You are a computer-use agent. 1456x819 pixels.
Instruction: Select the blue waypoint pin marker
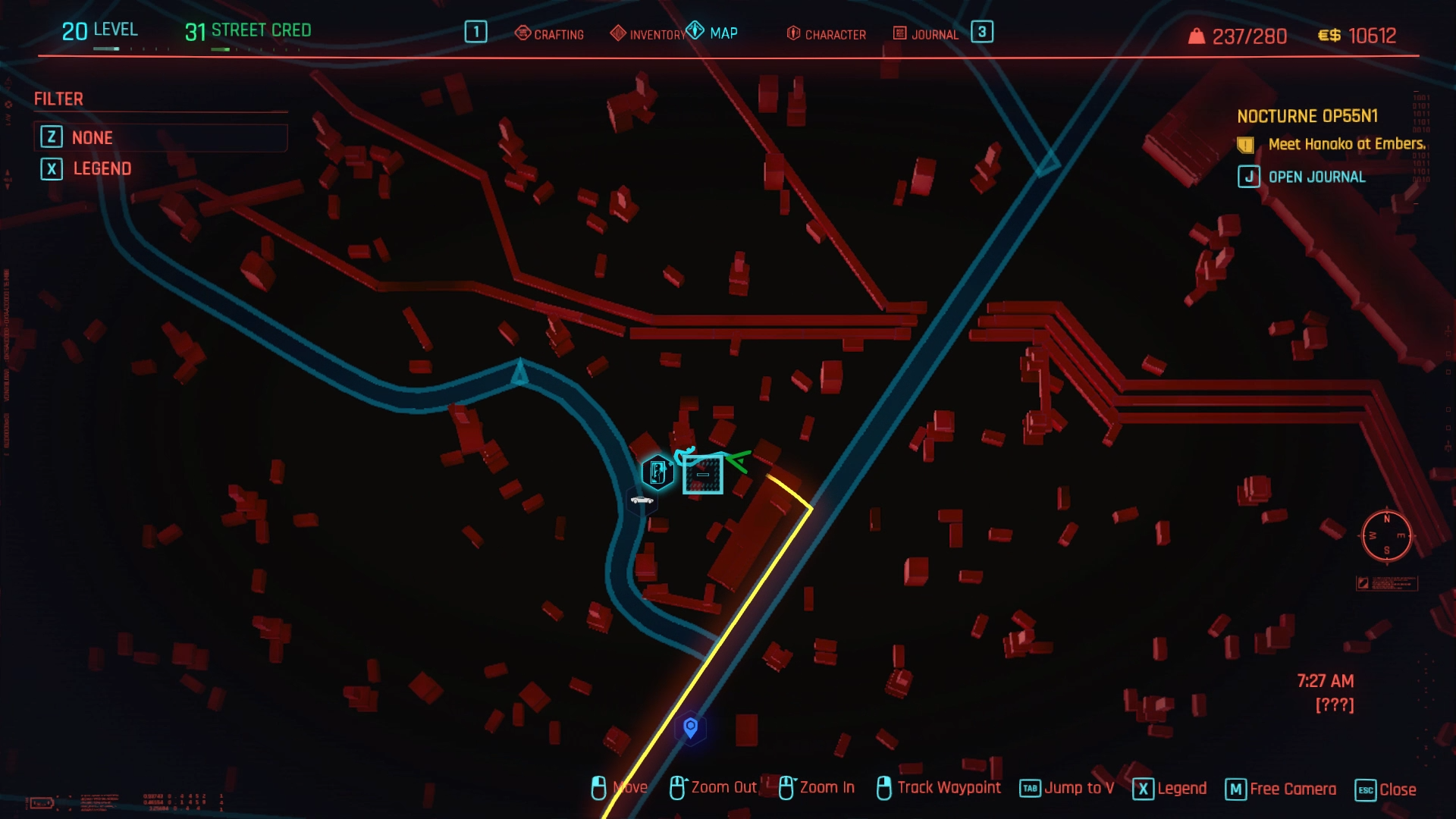[690, 728]
